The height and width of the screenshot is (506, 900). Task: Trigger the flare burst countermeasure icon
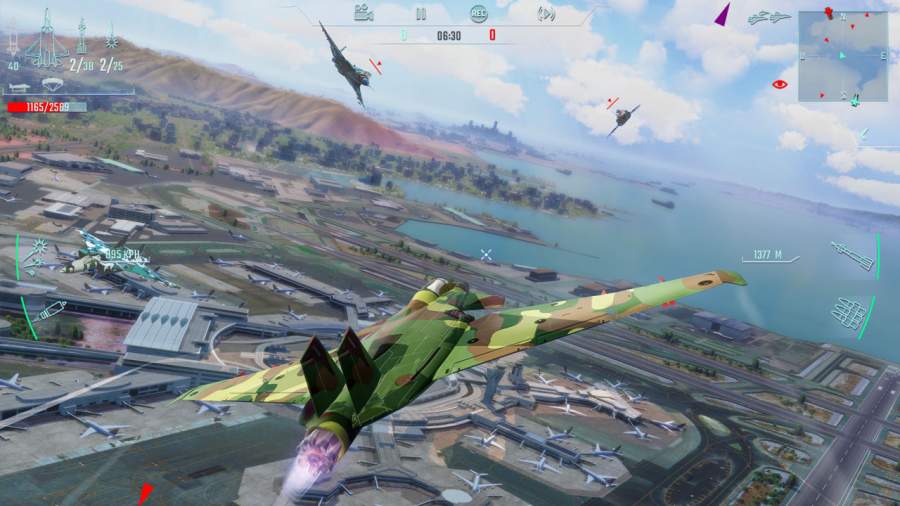[40, 250]
